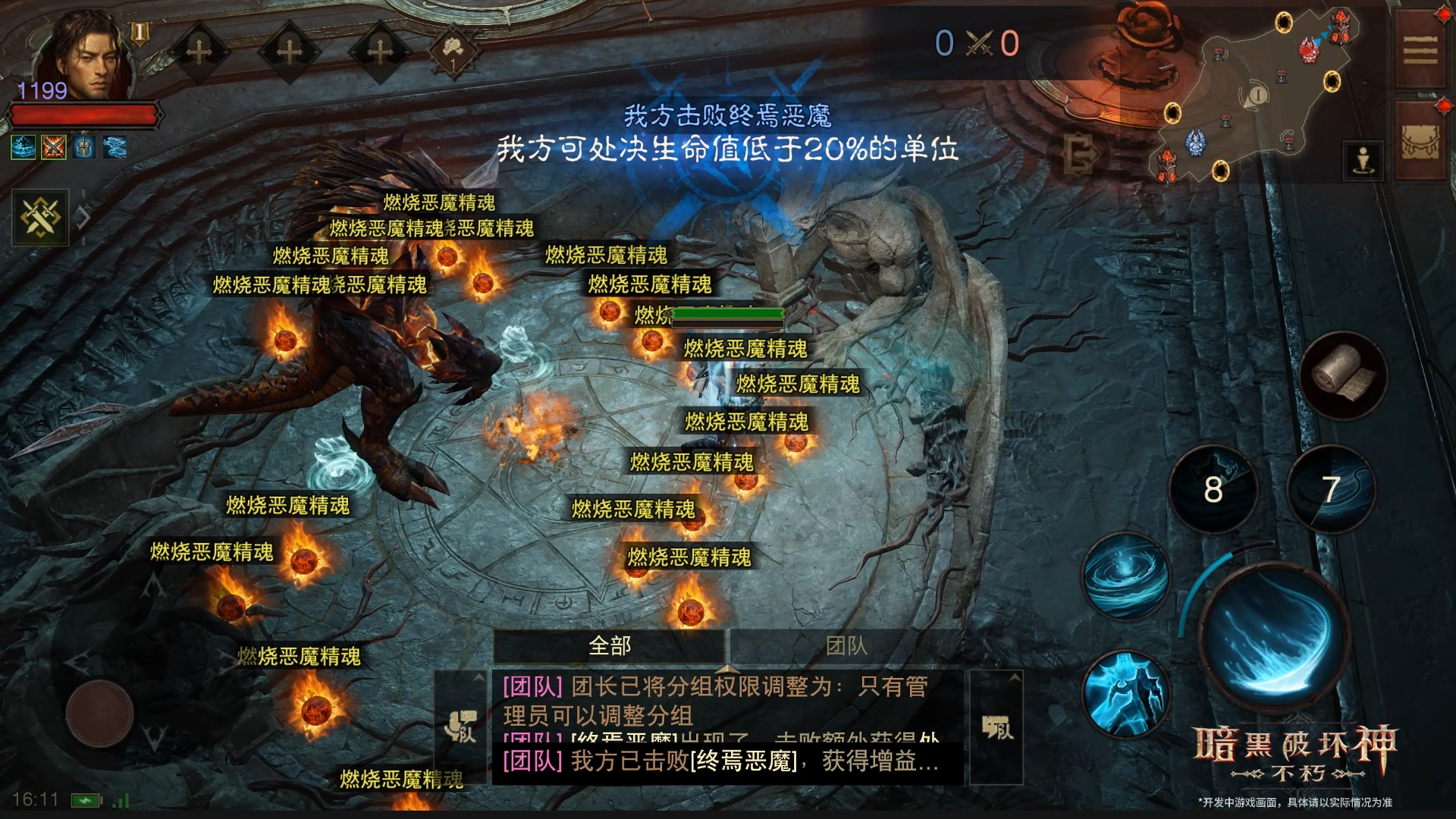This screenshot has height=819, width=1456.
Task: Click the helmet buff icon under the health bar
Action: [84, 148]
